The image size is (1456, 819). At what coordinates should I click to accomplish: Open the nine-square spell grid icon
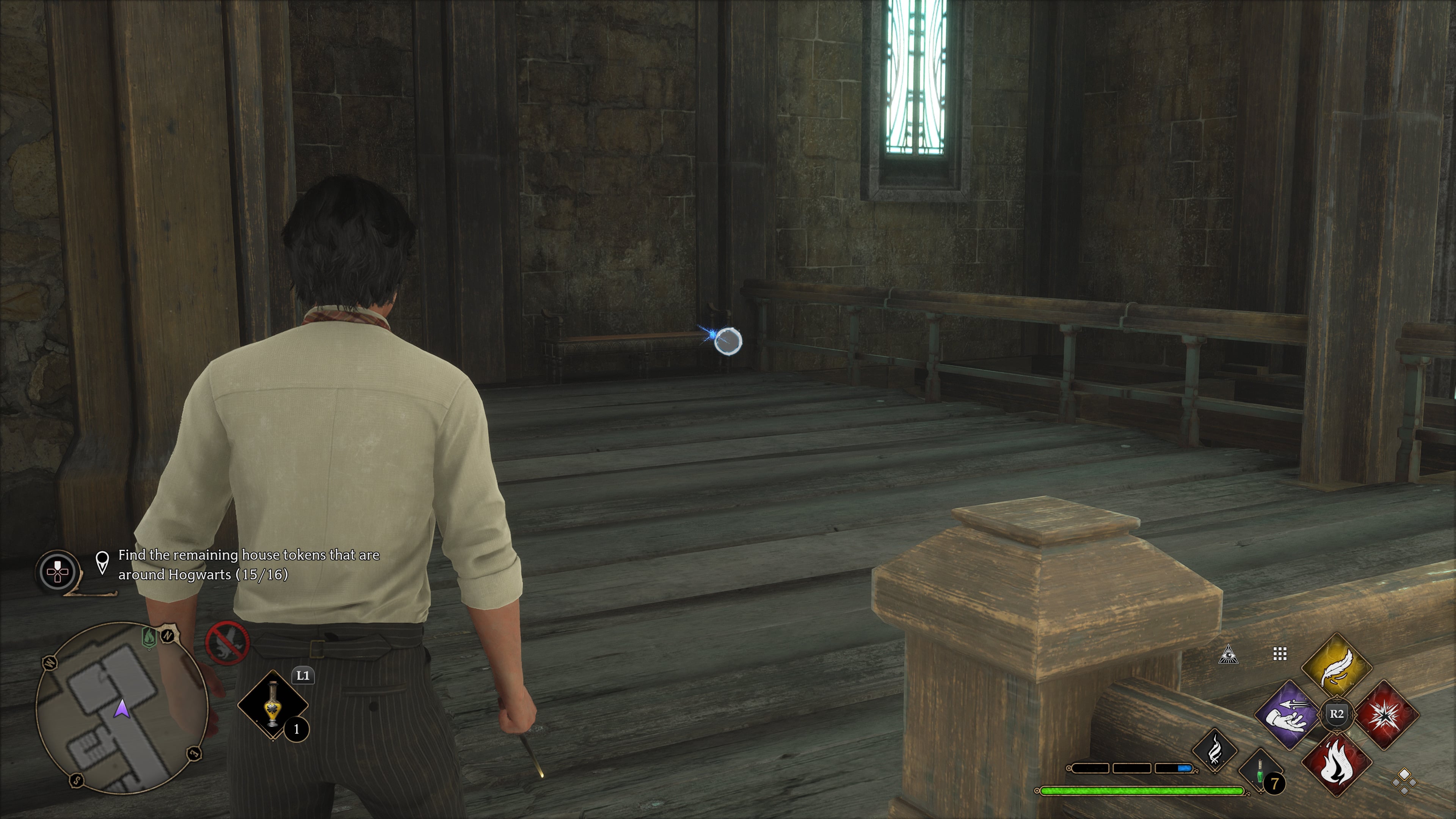(x=1280, y=654)
